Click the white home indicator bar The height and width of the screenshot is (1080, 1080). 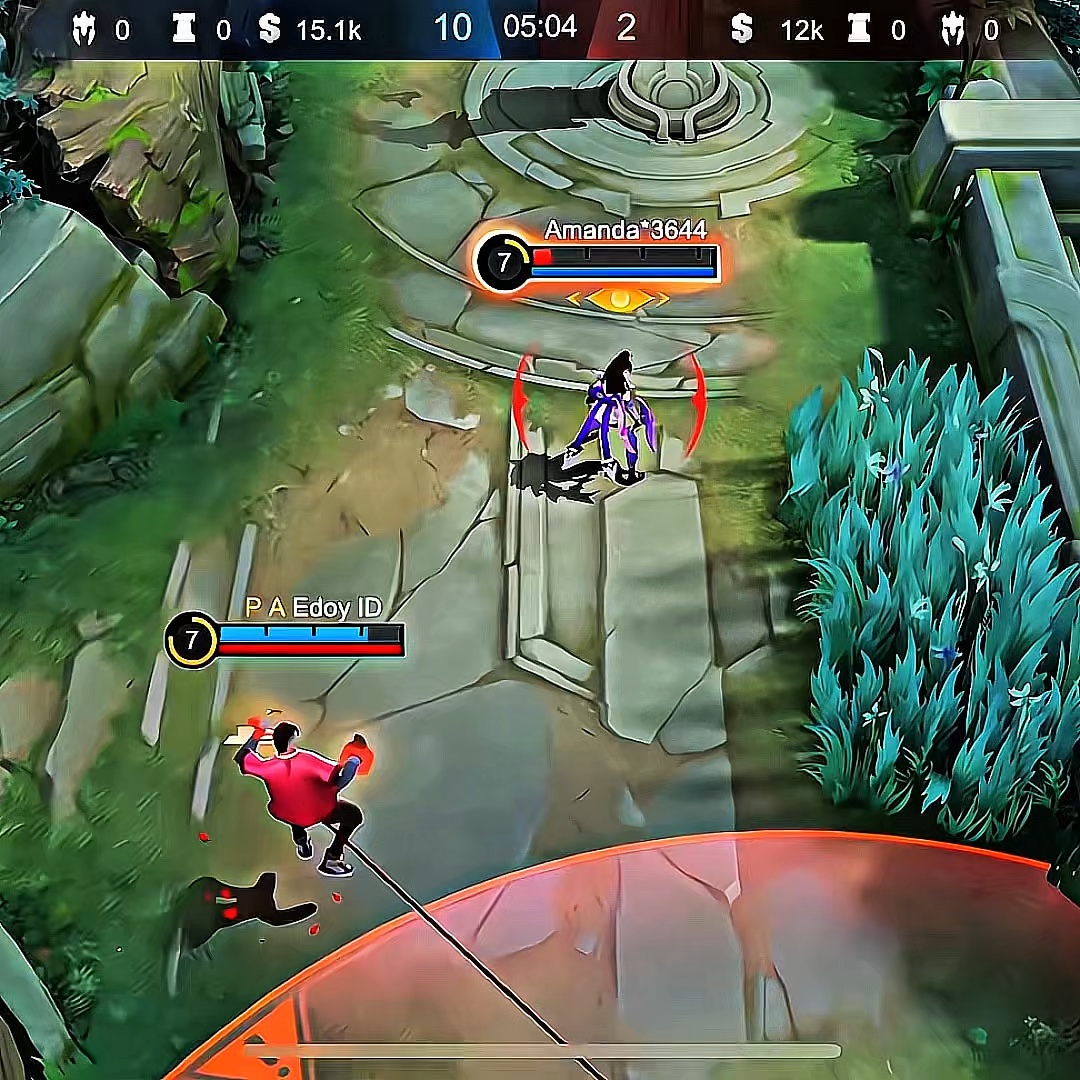point(541,1051)
